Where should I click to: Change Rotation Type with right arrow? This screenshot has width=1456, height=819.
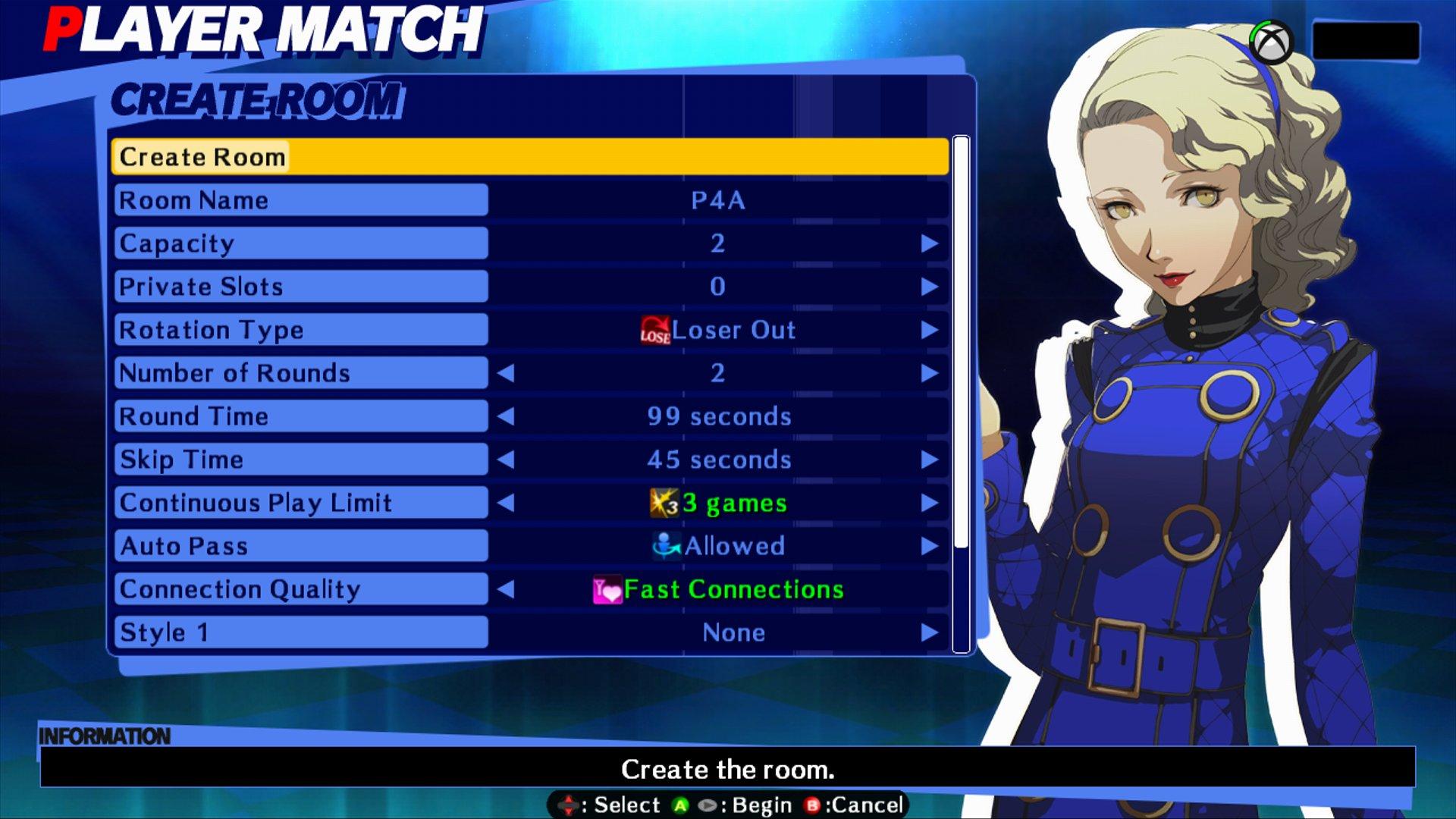click(929, 330)
